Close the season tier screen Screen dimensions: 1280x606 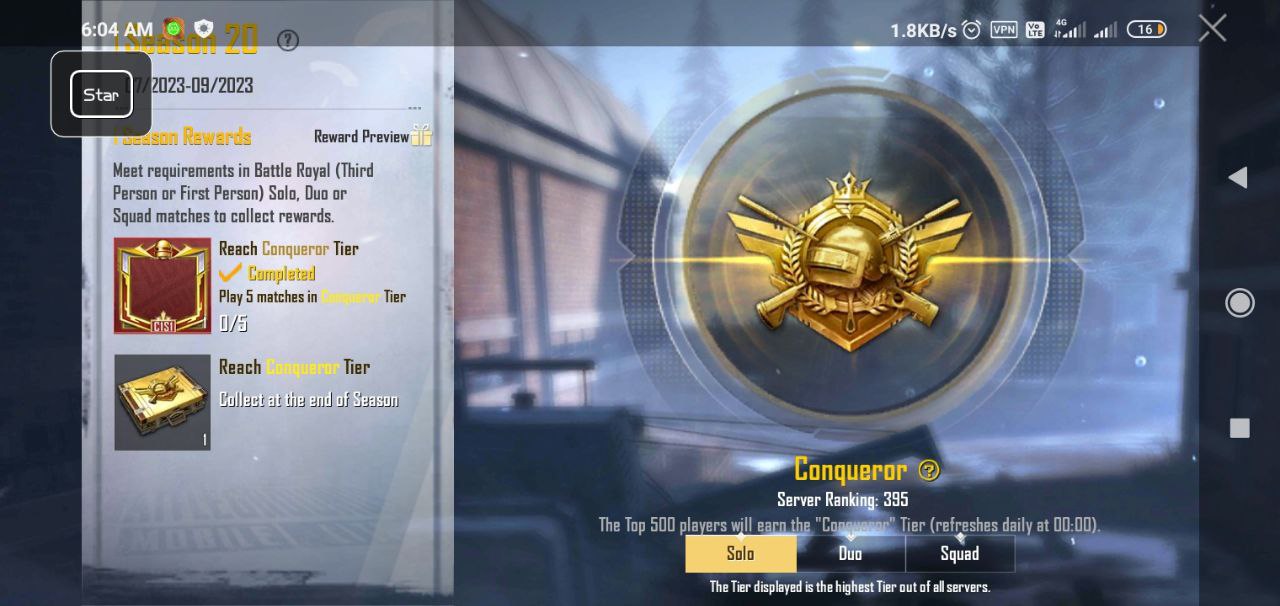click(x=1212, y=28)
